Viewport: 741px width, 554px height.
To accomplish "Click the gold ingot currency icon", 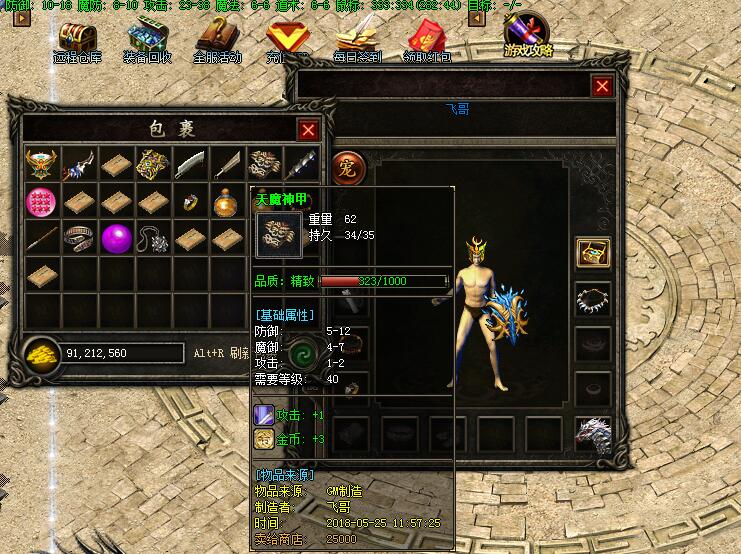I will 42,352.
